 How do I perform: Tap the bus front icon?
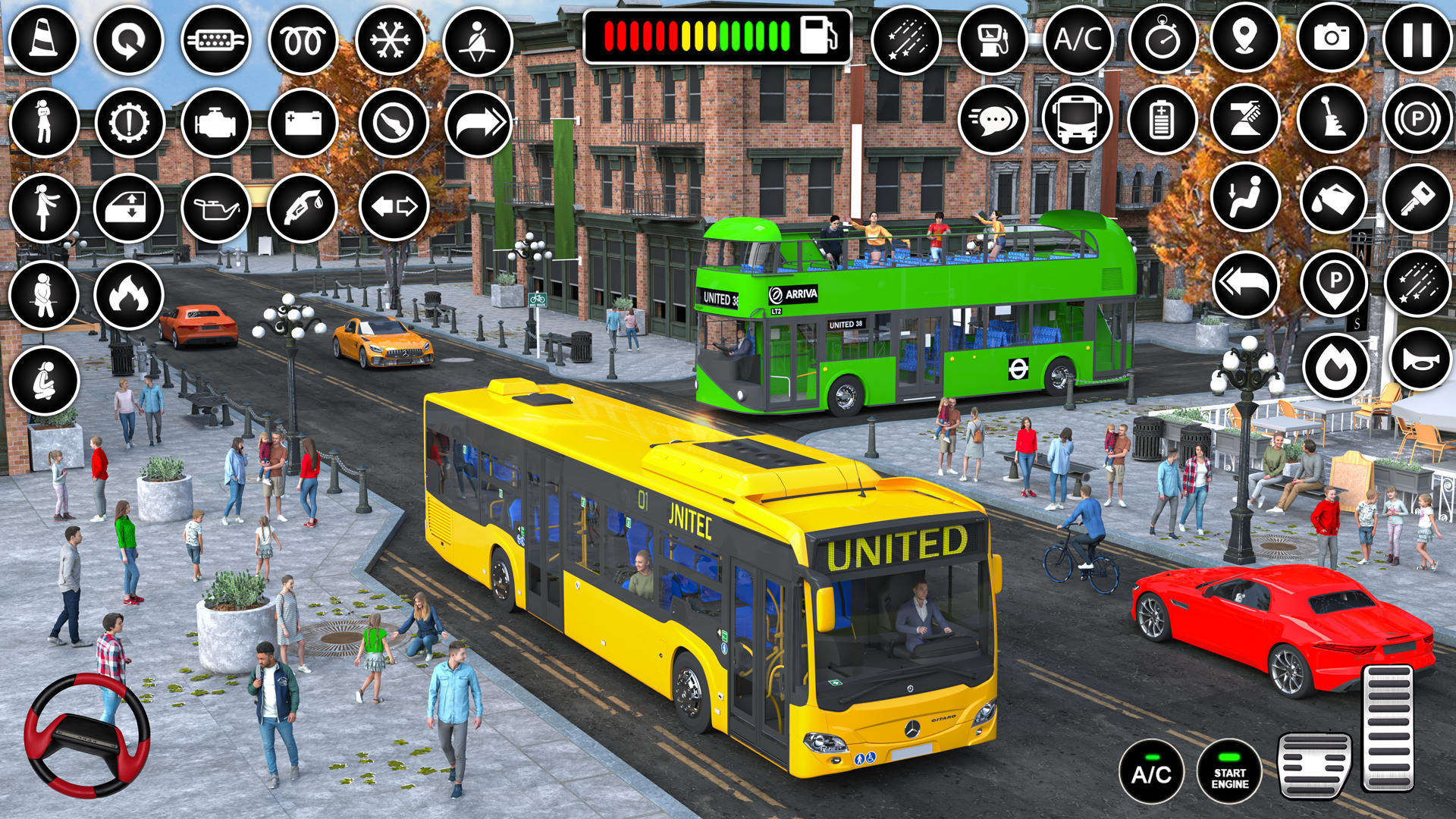tap(1076, 118)
